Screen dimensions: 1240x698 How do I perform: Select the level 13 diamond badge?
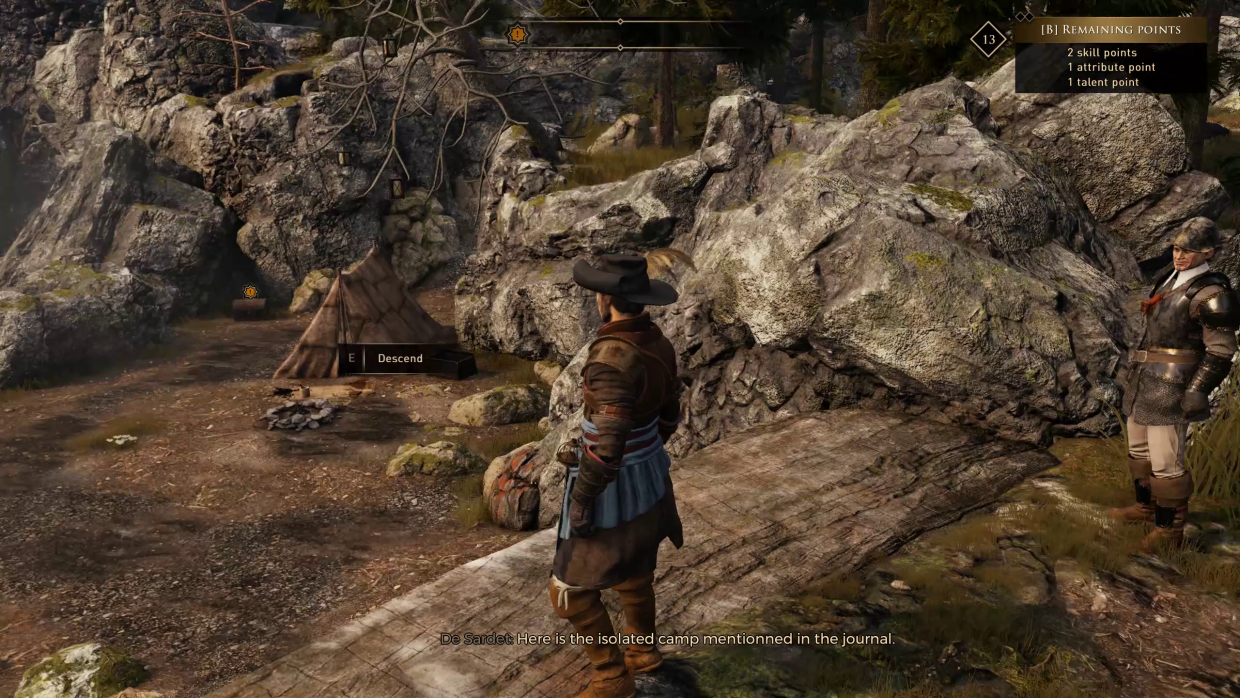point(989,40)
